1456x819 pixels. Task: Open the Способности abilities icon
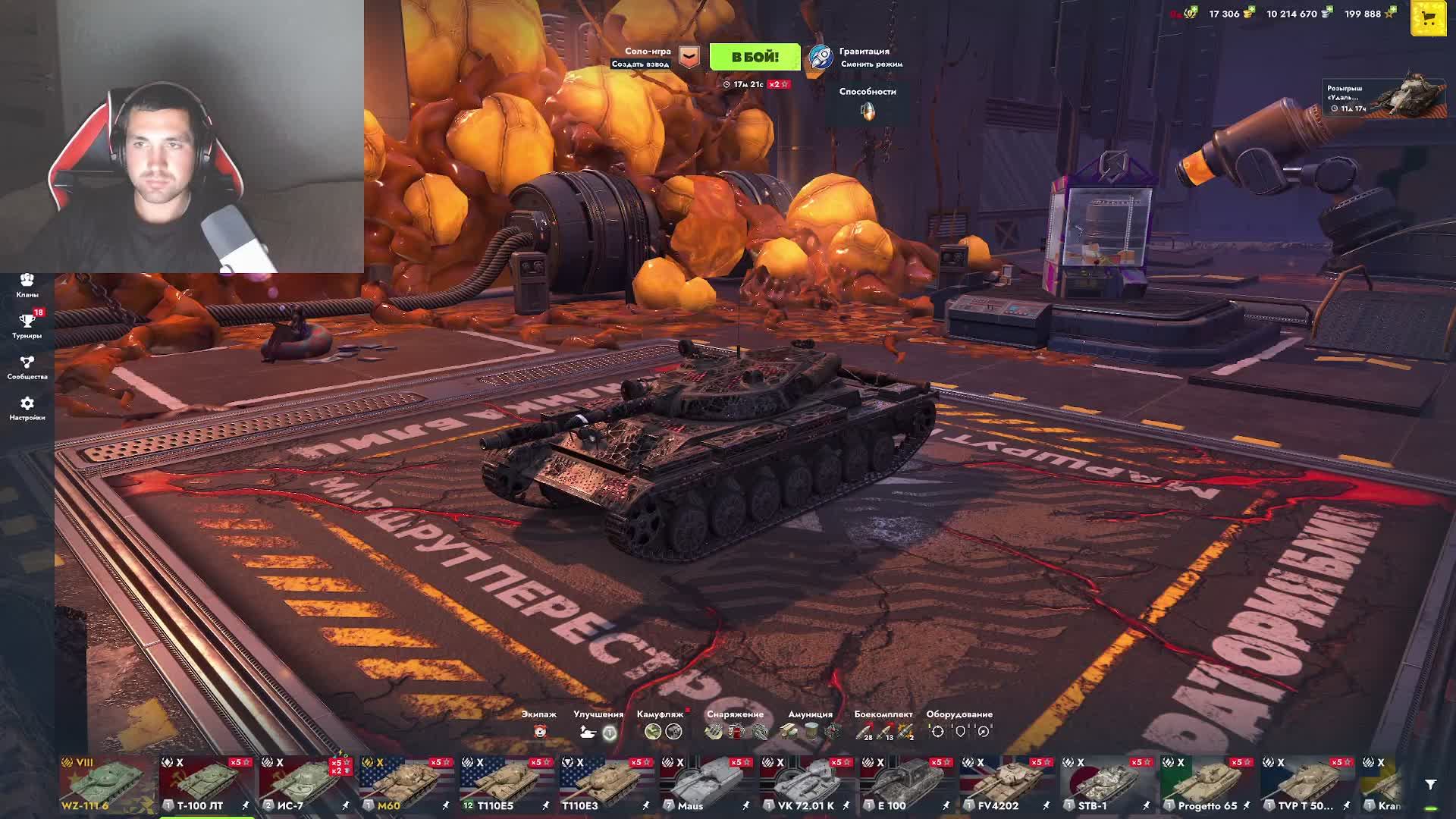point(868,111)
